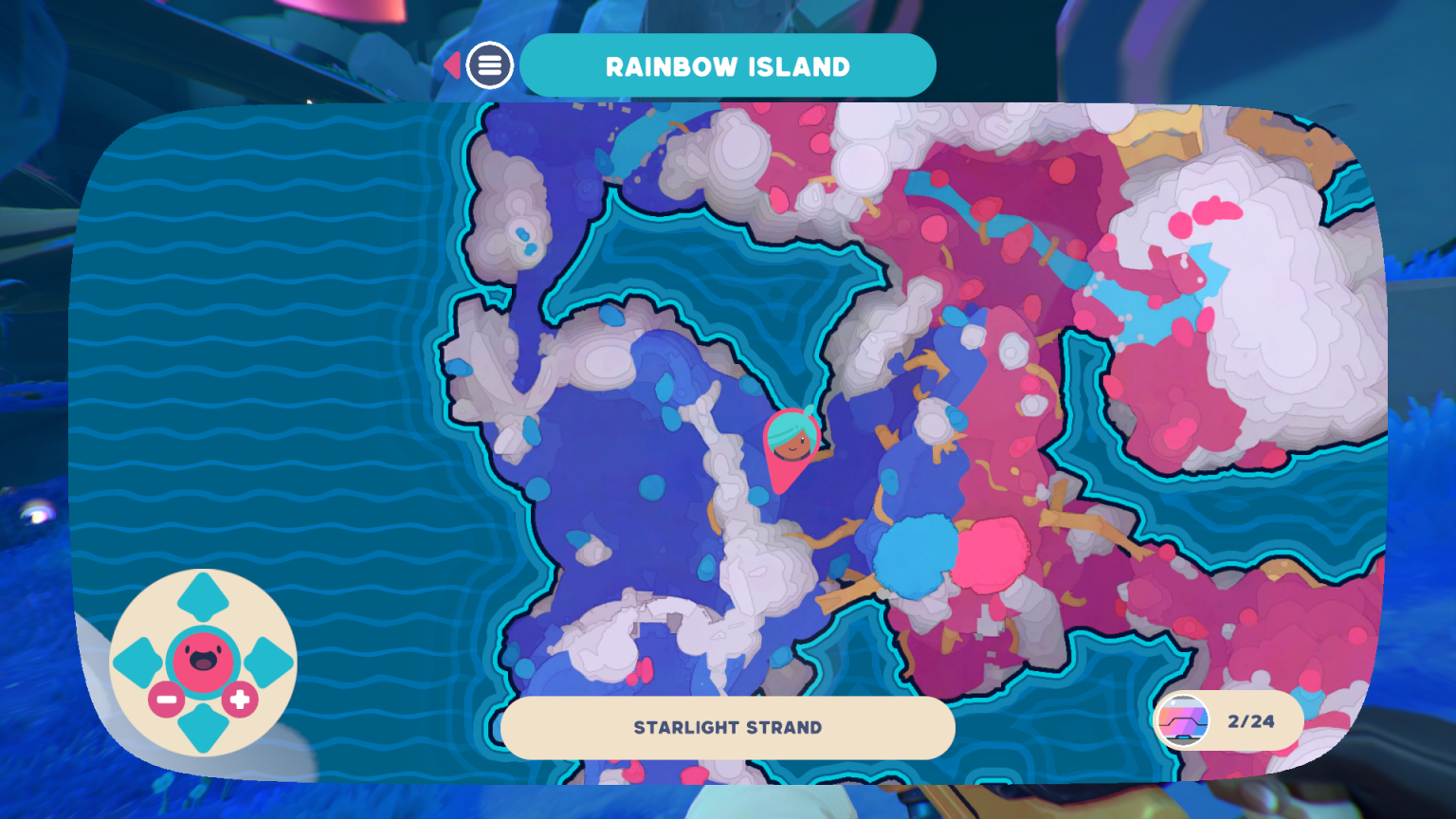Click the smiling pink slime face on the compass
Viewport: 1456px width, 819px height.
(x=201, y=659)
